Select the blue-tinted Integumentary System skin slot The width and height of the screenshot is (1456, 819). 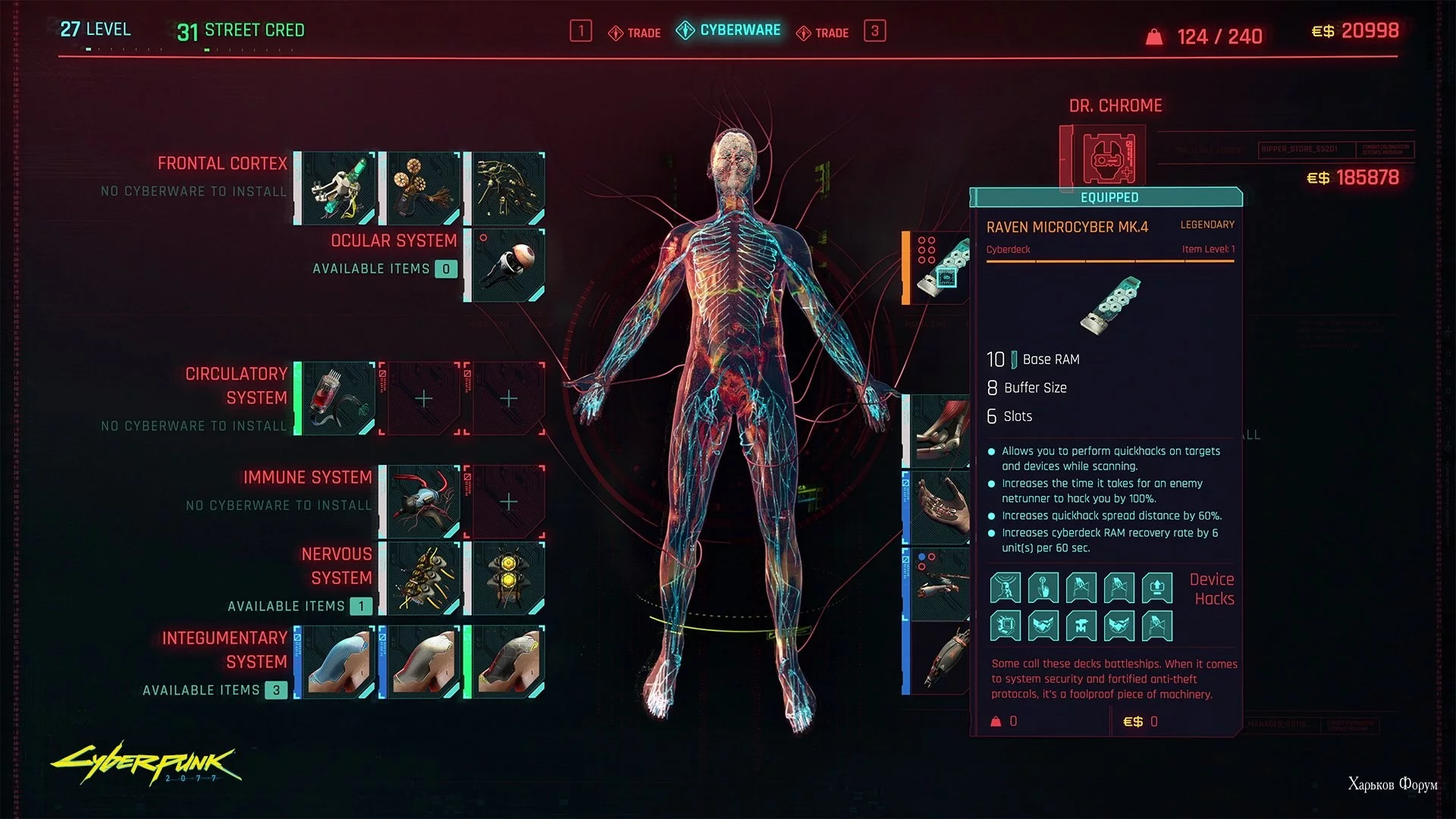click(x=338, y=661)
